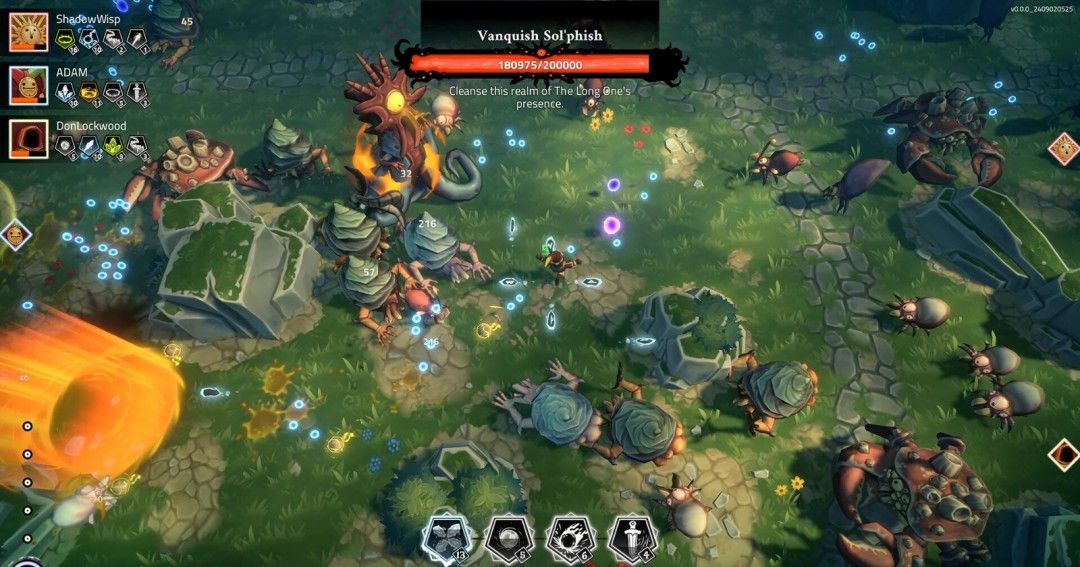Click the sun-face offscreen ally marker
Image resolution: width=1080 pixels, height=567 pixels.
pyautogui.click(x=1064, y=150)
